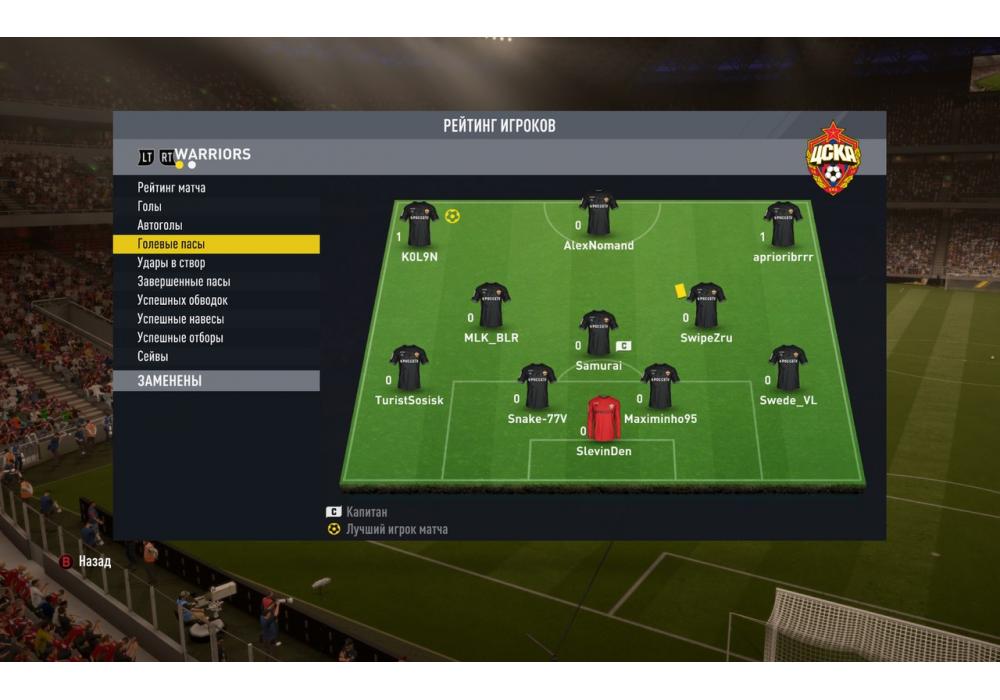
Task: Click captain Samurai's shirt
Action: [x=598, y=333]
